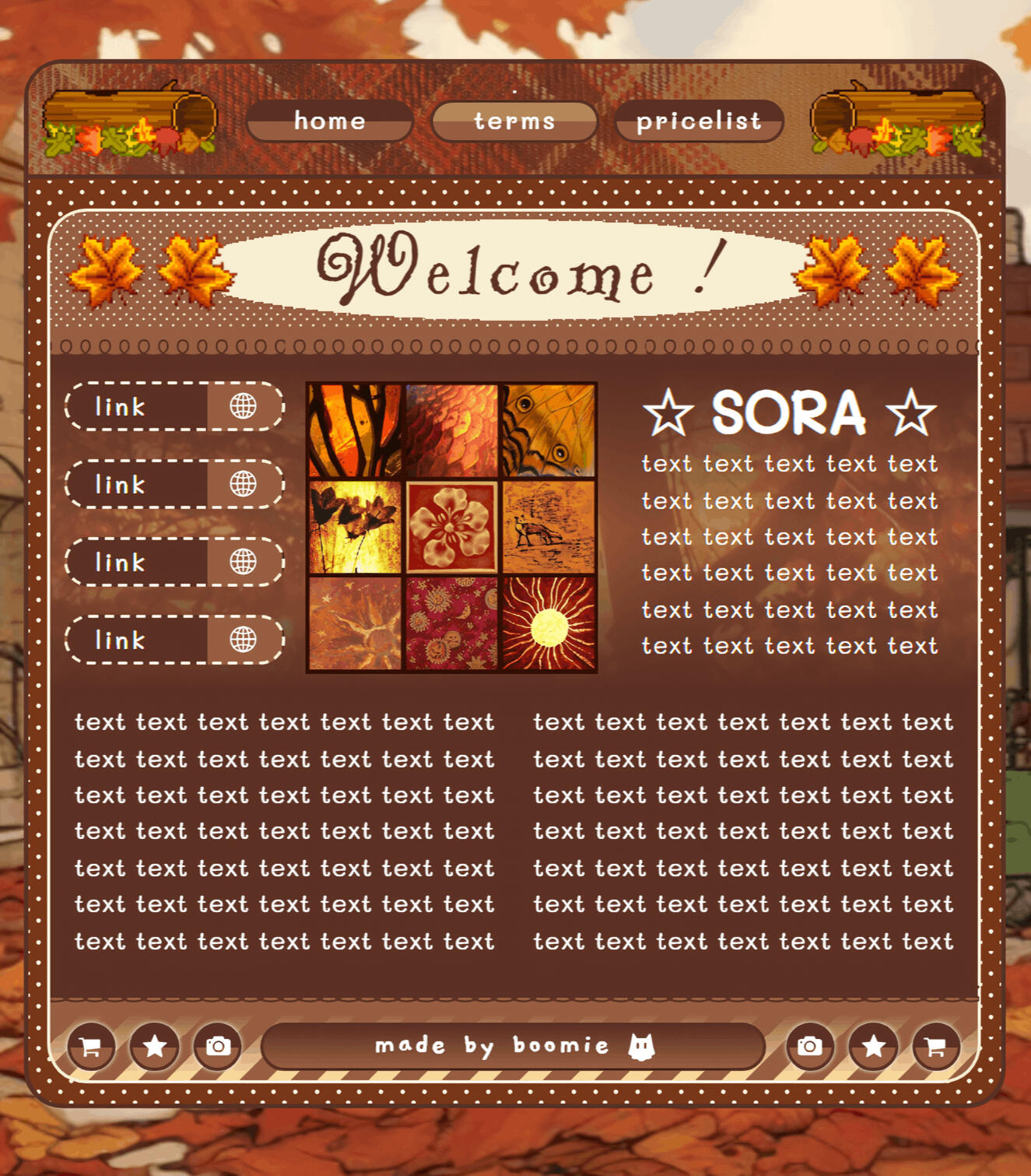Open the butterfly wing thumbnail

549,430
